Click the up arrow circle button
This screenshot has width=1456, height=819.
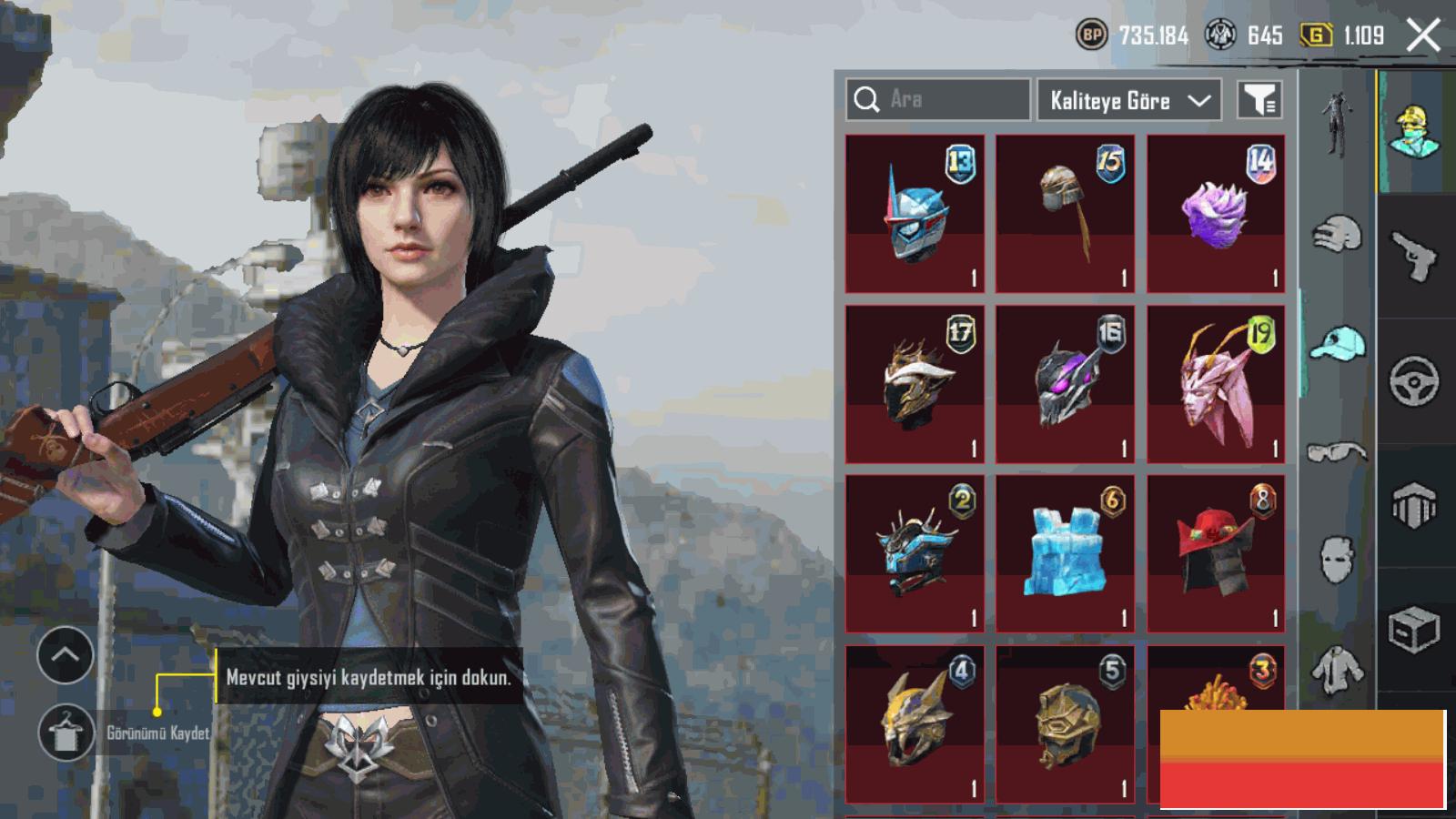tap(66, 655)
